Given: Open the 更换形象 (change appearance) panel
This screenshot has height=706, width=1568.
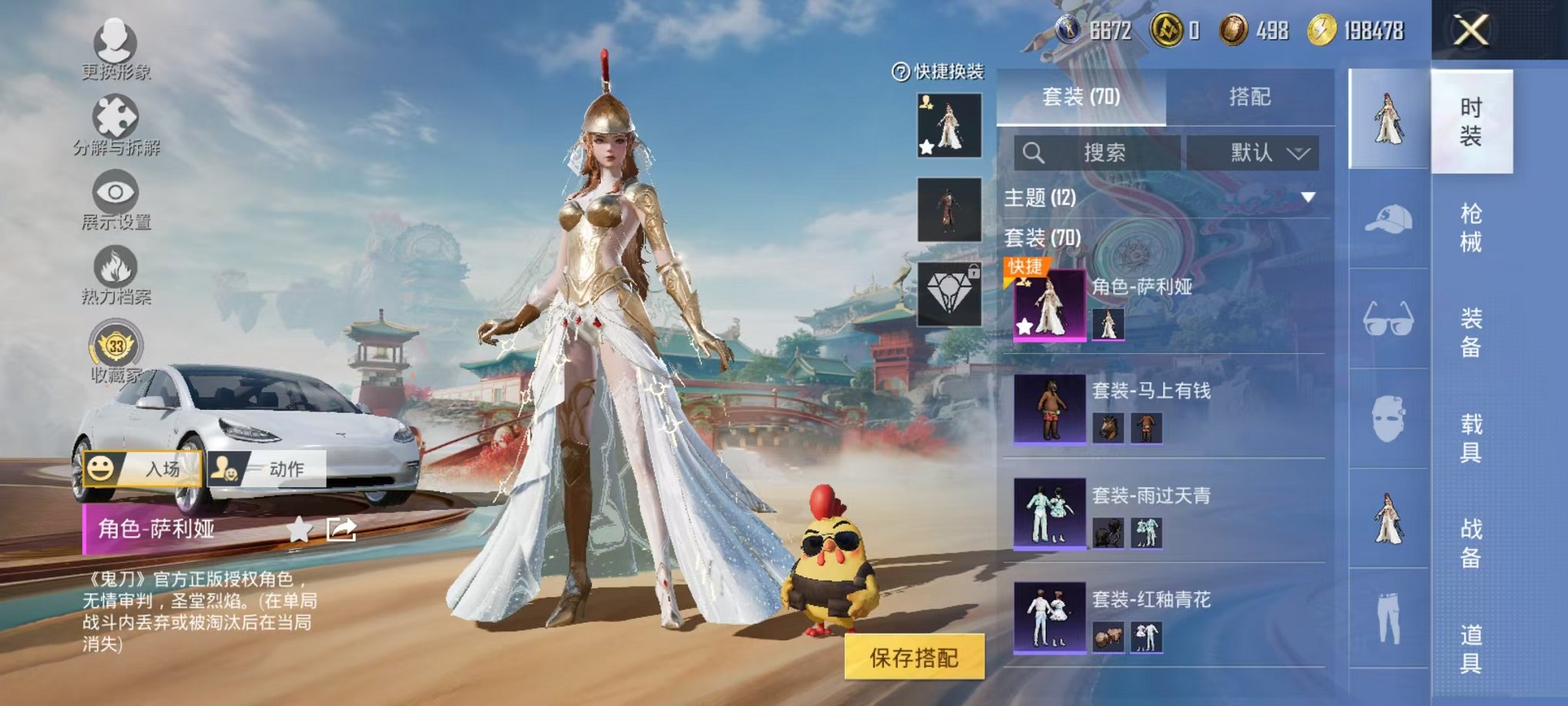Looking at the screenshot, I should [114, 38].
